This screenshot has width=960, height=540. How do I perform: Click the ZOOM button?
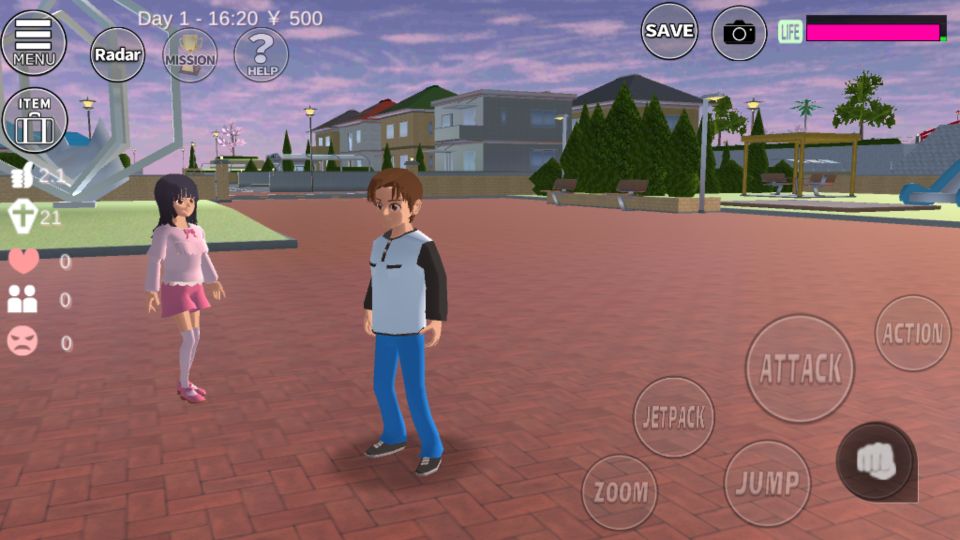[x=619, y=492]
